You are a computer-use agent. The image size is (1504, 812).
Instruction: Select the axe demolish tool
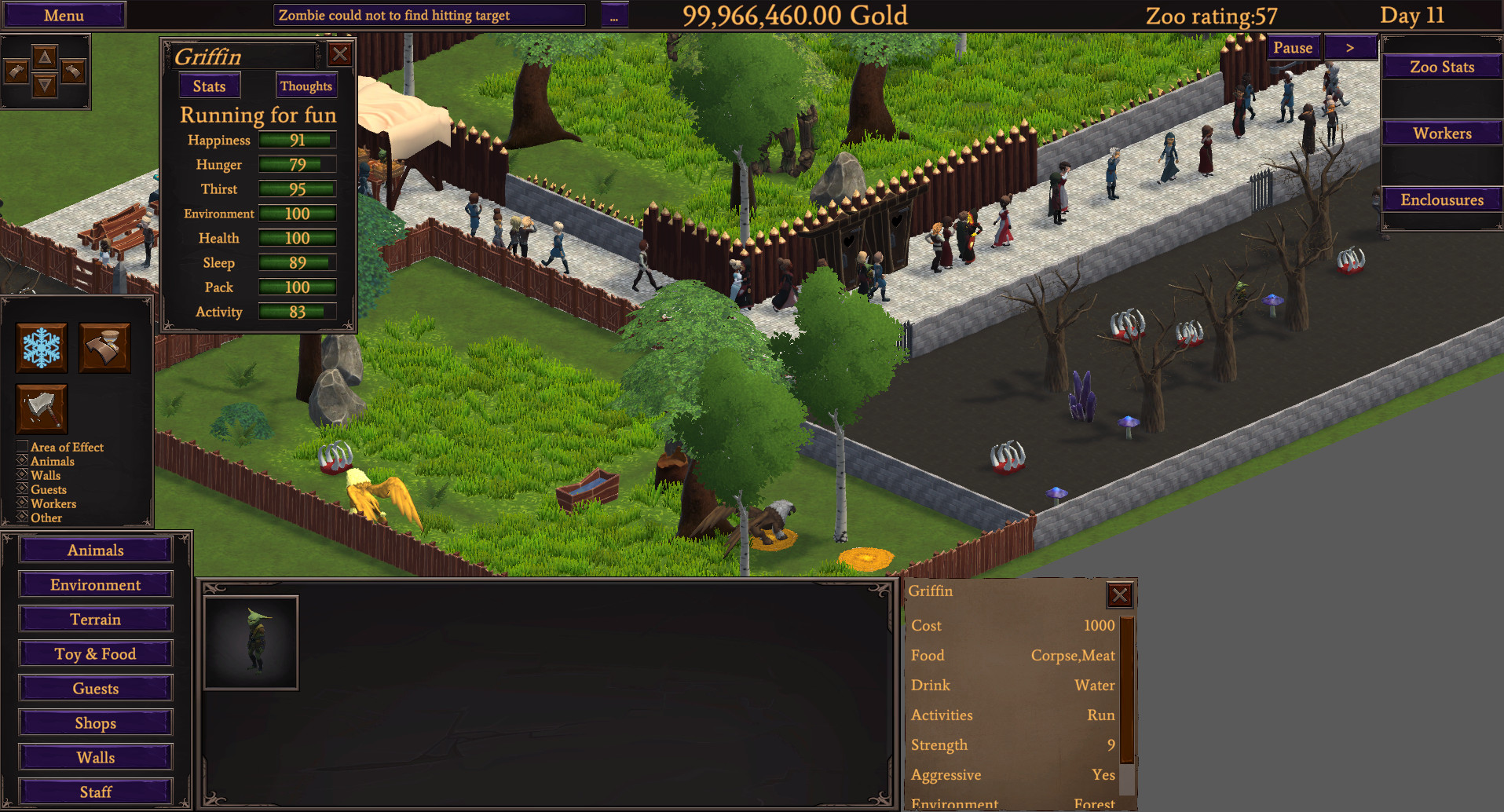pos(41,408)
